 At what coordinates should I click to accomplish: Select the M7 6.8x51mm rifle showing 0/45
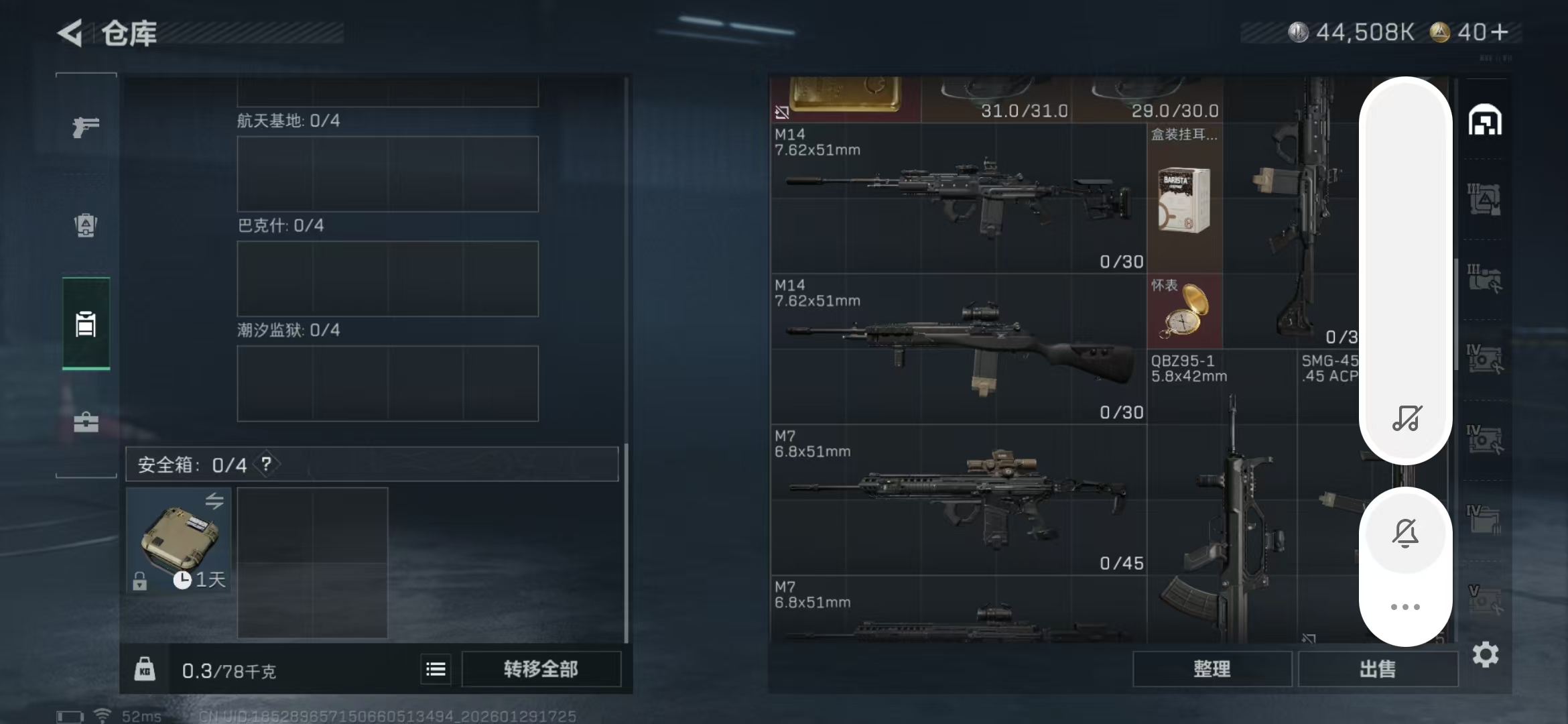click(958, 499)
